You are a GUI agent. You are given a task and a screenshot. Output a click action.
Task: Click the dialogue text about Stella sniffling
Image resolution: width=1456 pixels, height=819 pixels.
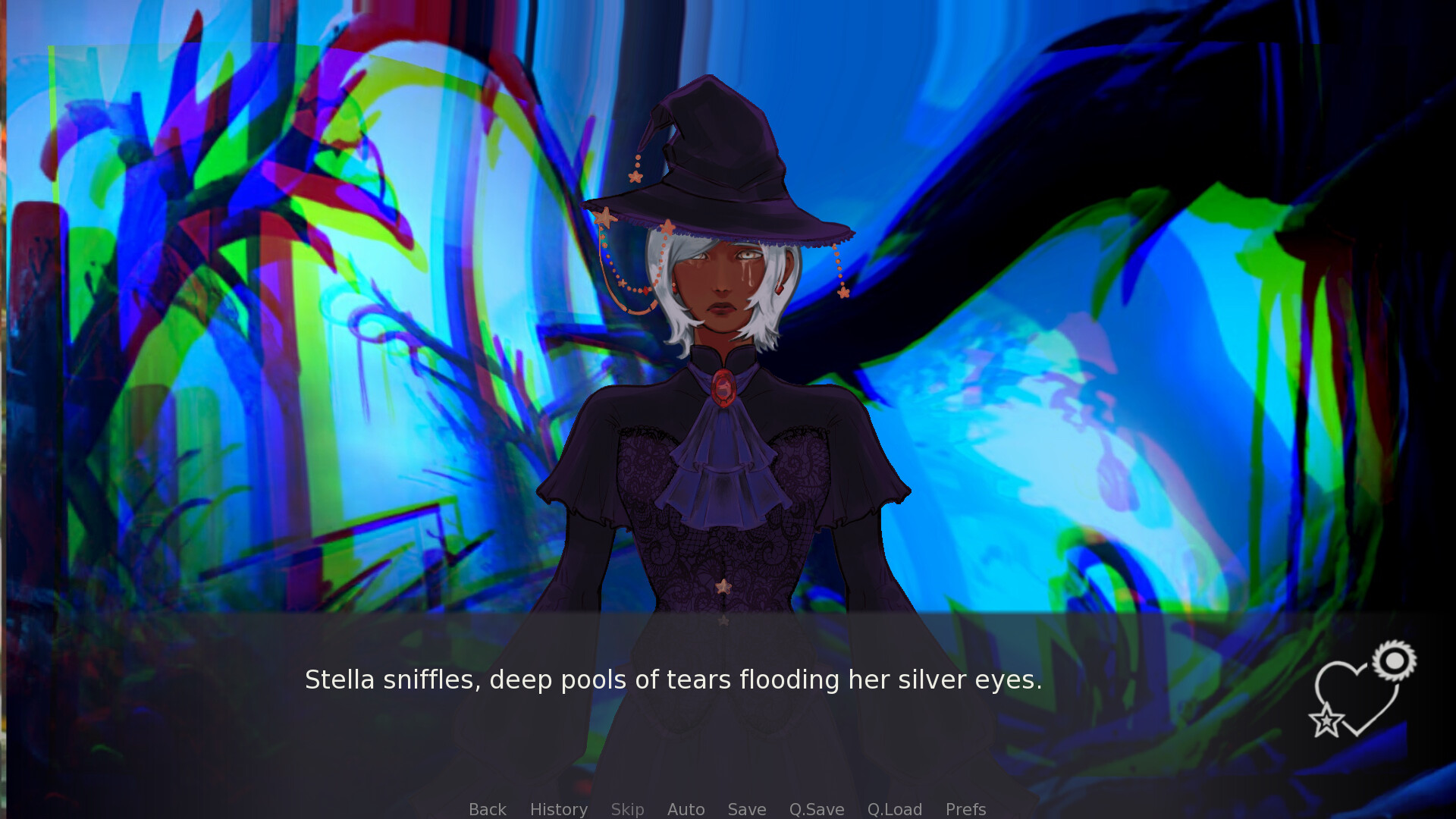click(673, 680)
